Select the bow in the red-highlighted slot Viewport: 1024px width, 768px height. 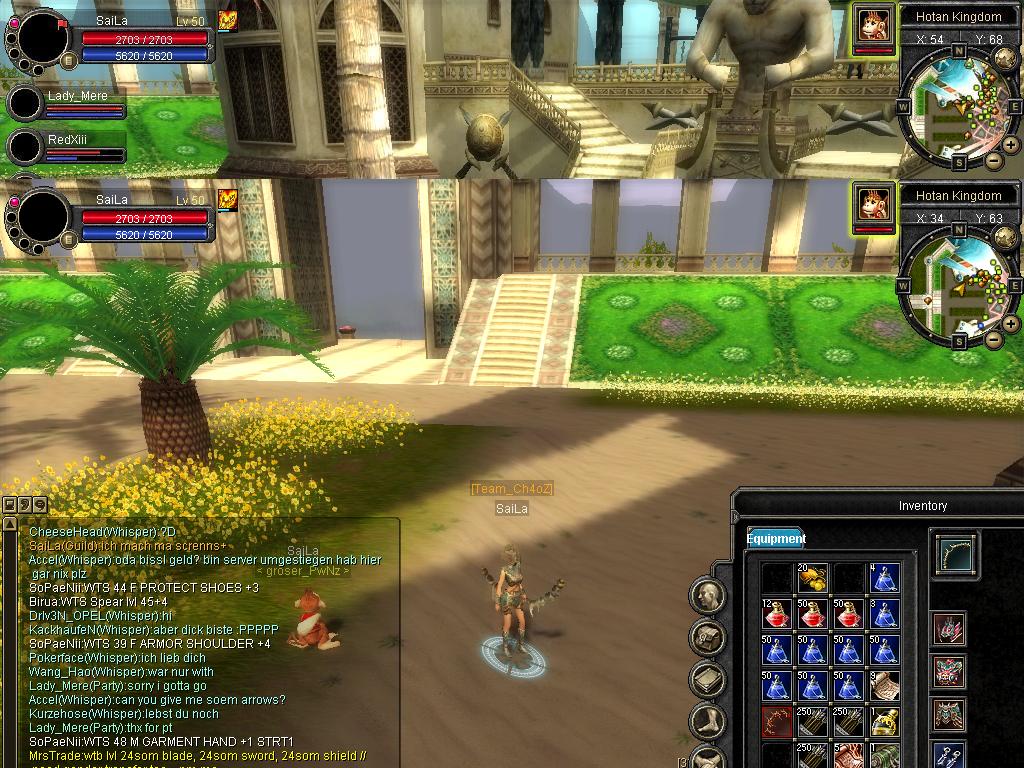point(777,722)
